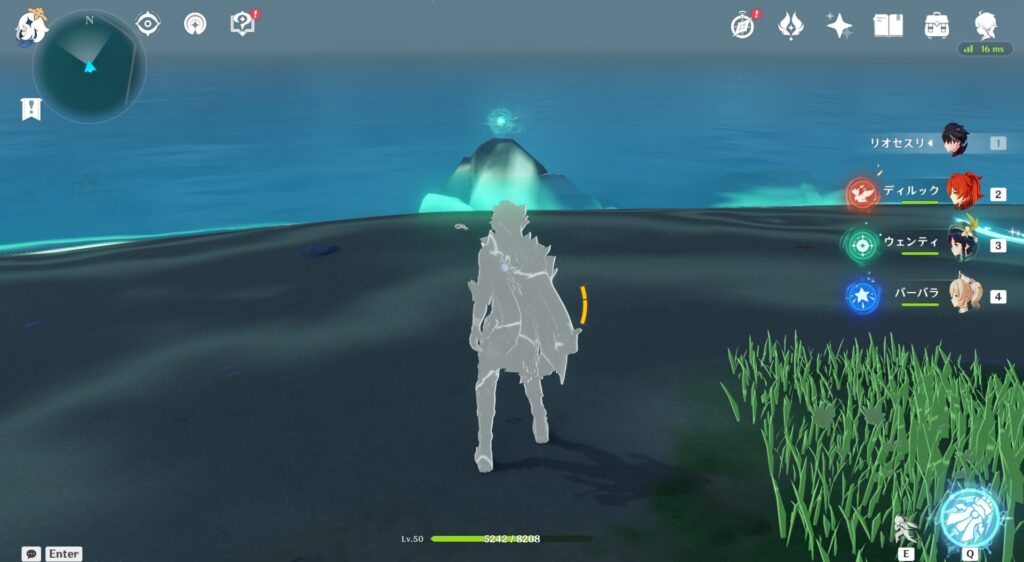Open the quest log exclamation bookmark

click(x=31, y=109)
